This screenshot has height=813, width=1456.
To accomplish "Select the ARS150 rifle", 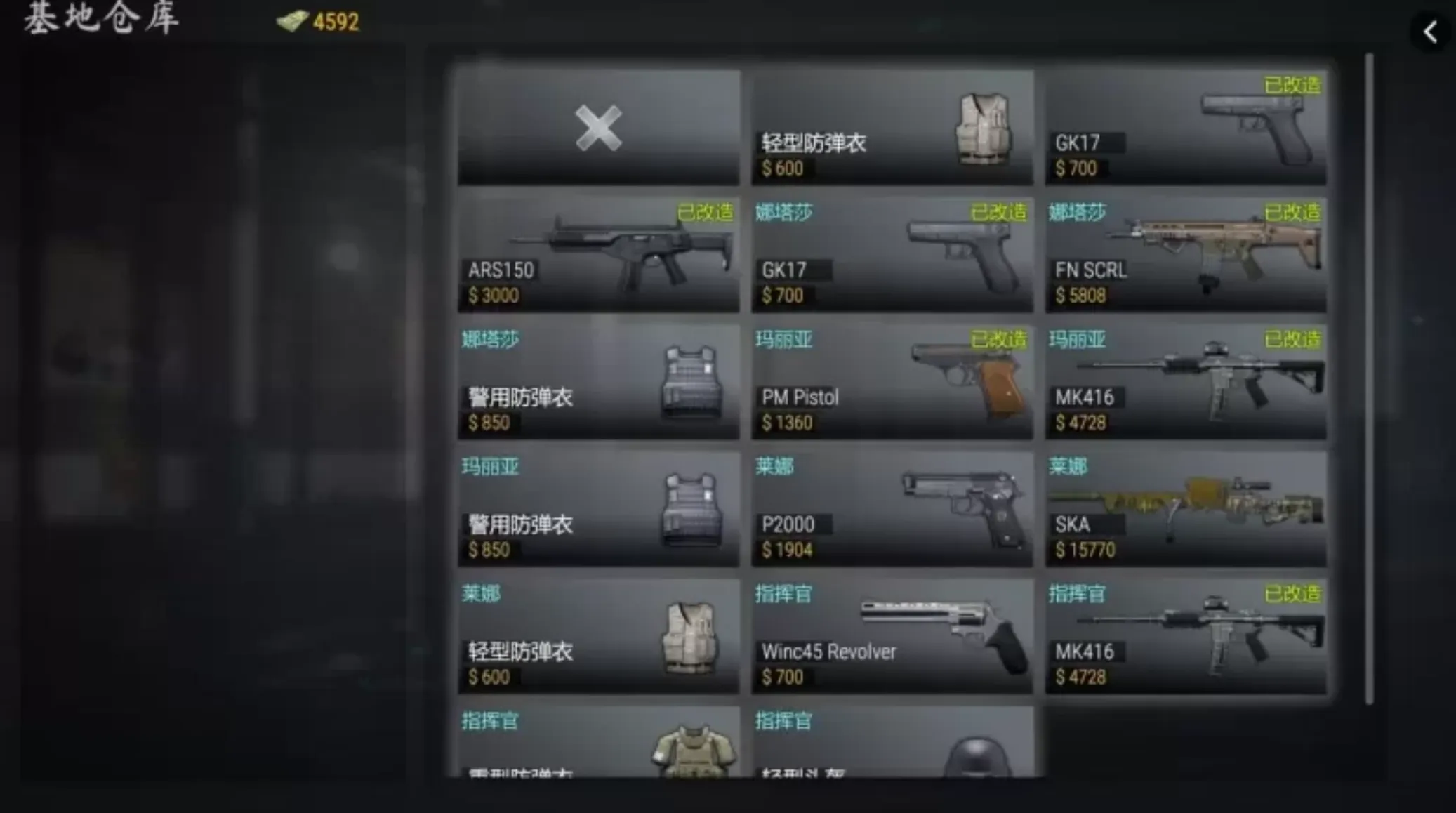I will click(x=598, y=255).
